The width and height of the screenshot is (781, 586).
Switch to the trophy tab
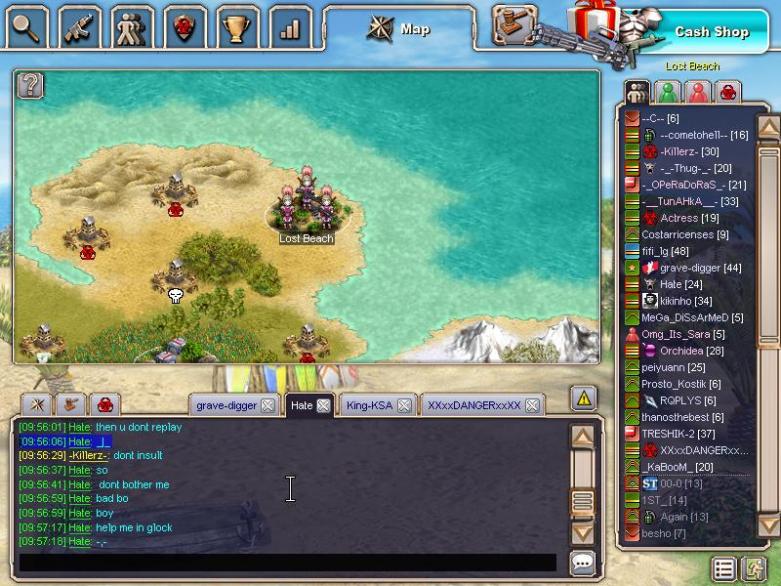coord(237,28)
